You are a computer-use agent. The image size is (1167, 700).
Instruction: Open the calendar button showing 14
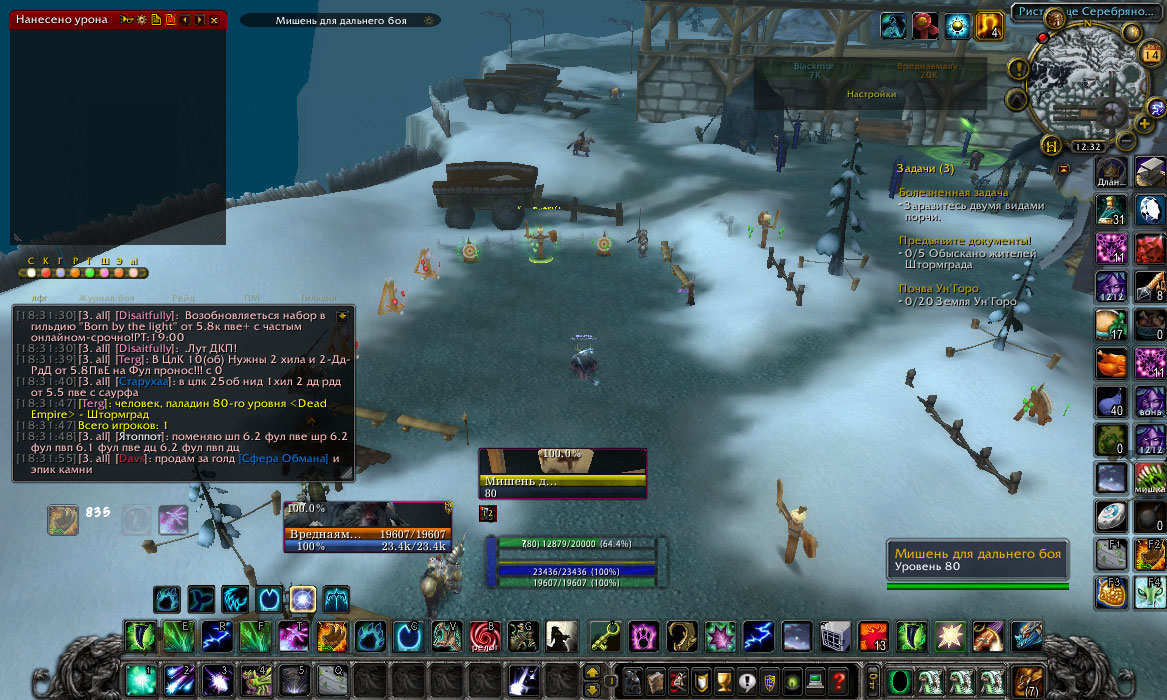(x=1150, y=54)
